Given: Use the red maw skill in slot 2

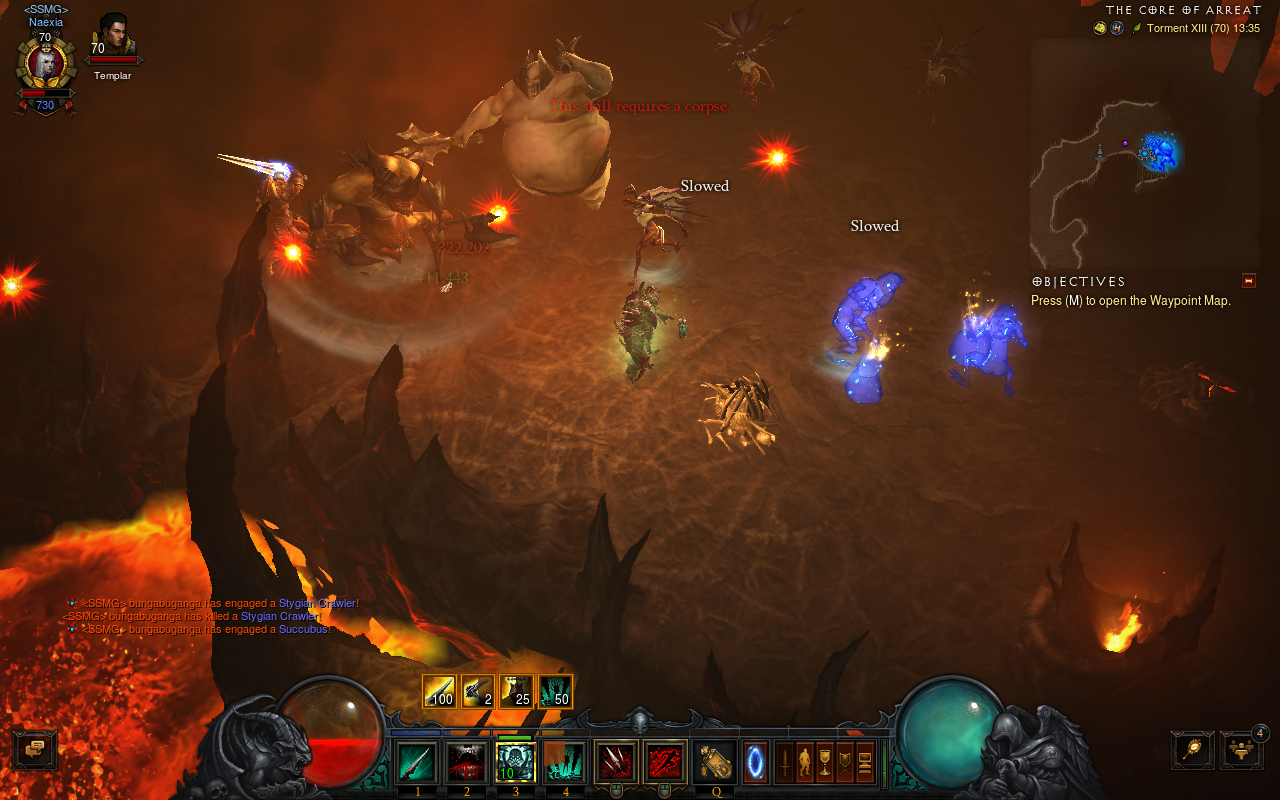Looking at the screenshot, I should pyautogui.click(x=466, y=762).
